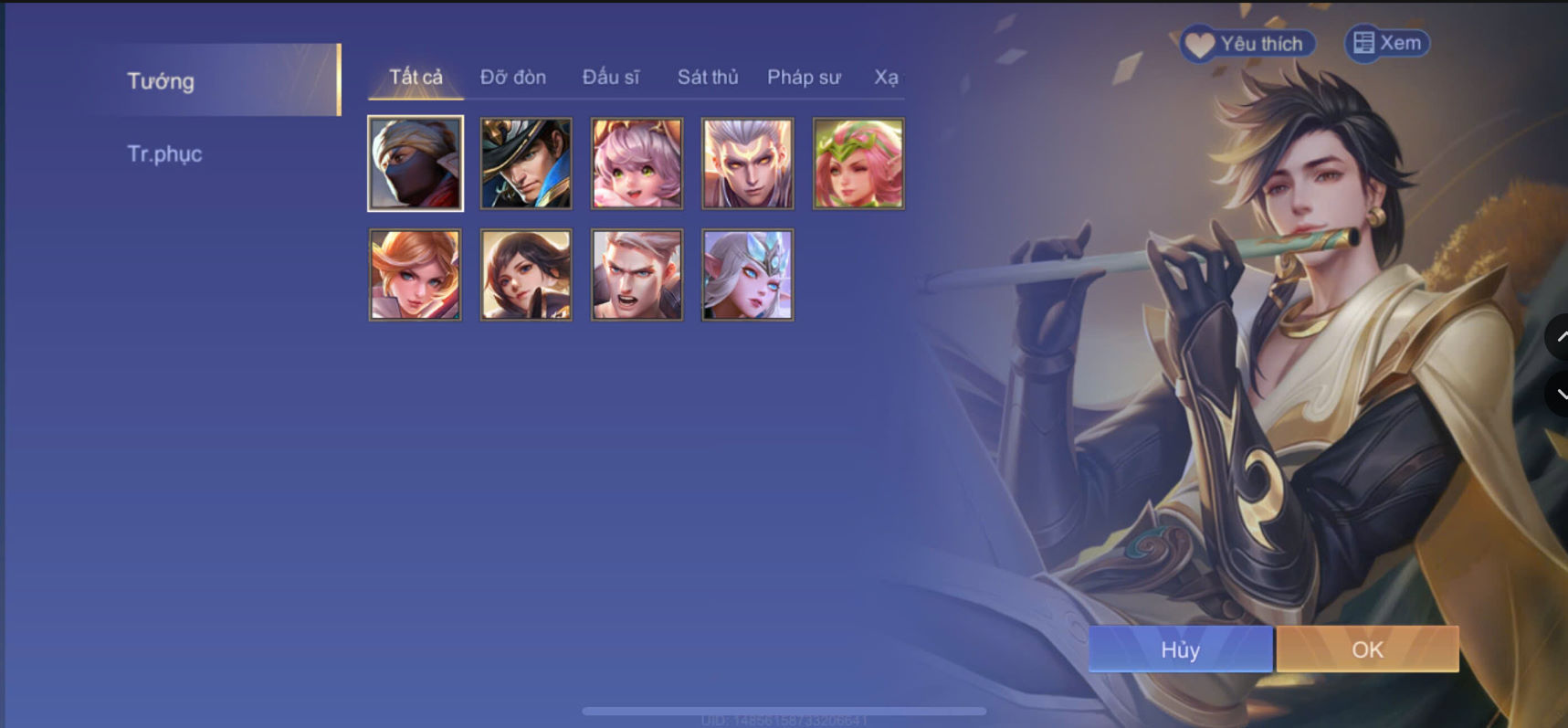Select the blue-eyed elf hero portrait
Image resolution: width=1568 pixels, height=728 pixels.
(x=748, y=273)
